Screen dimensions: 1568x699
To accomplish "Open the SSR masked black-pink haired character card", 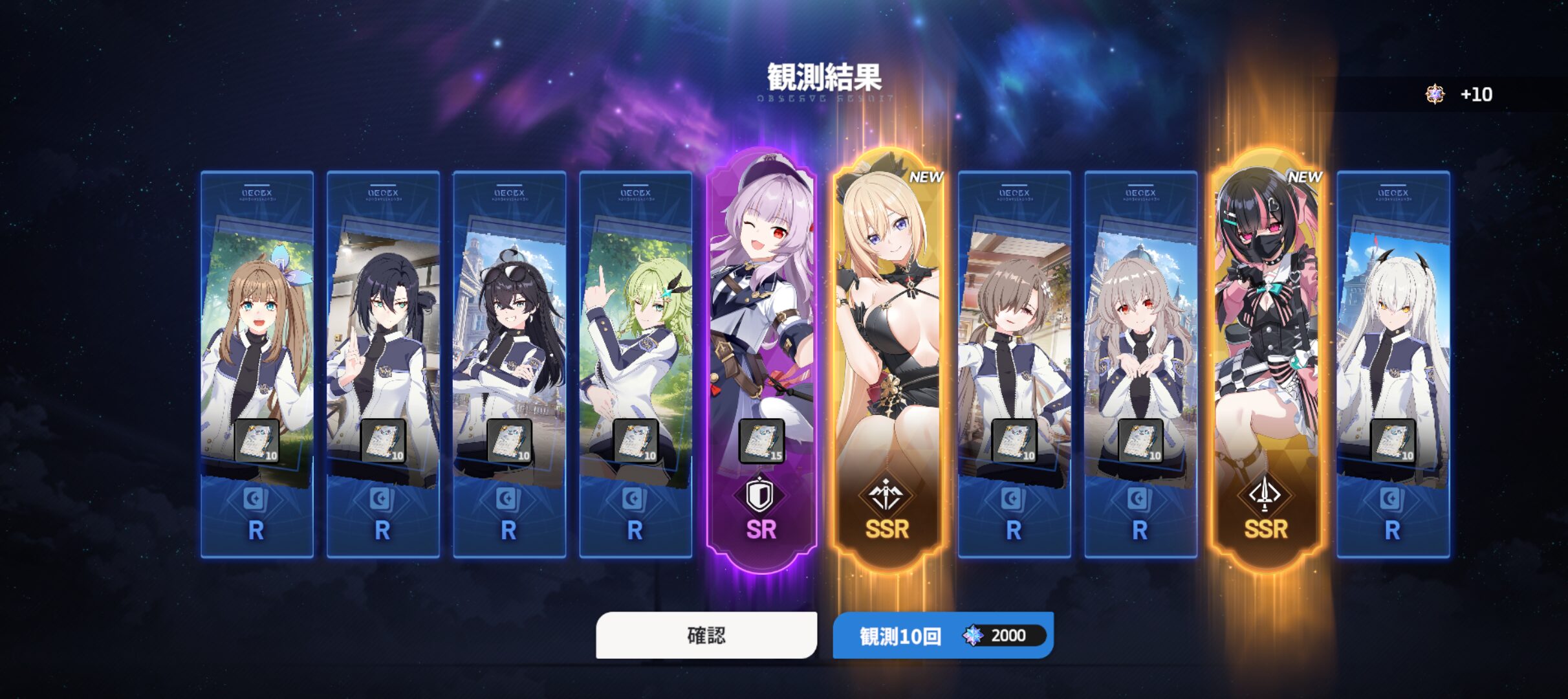I will coord(1266,359).
